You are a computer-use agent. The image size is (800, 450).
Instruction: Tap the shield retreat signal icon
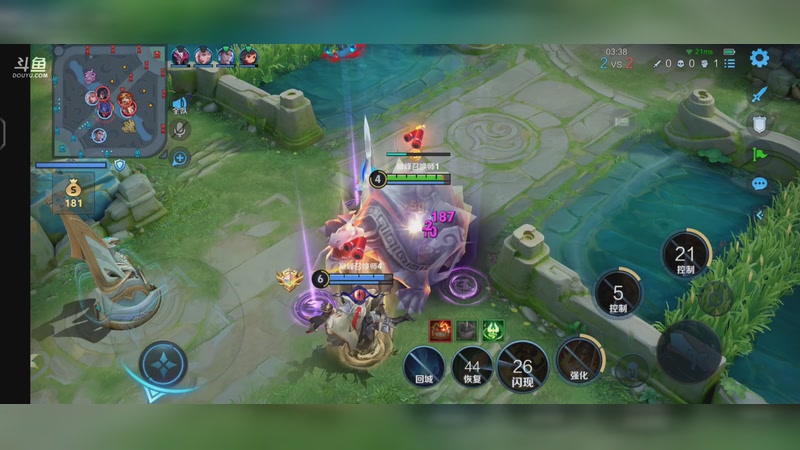(x=759, y=123)
